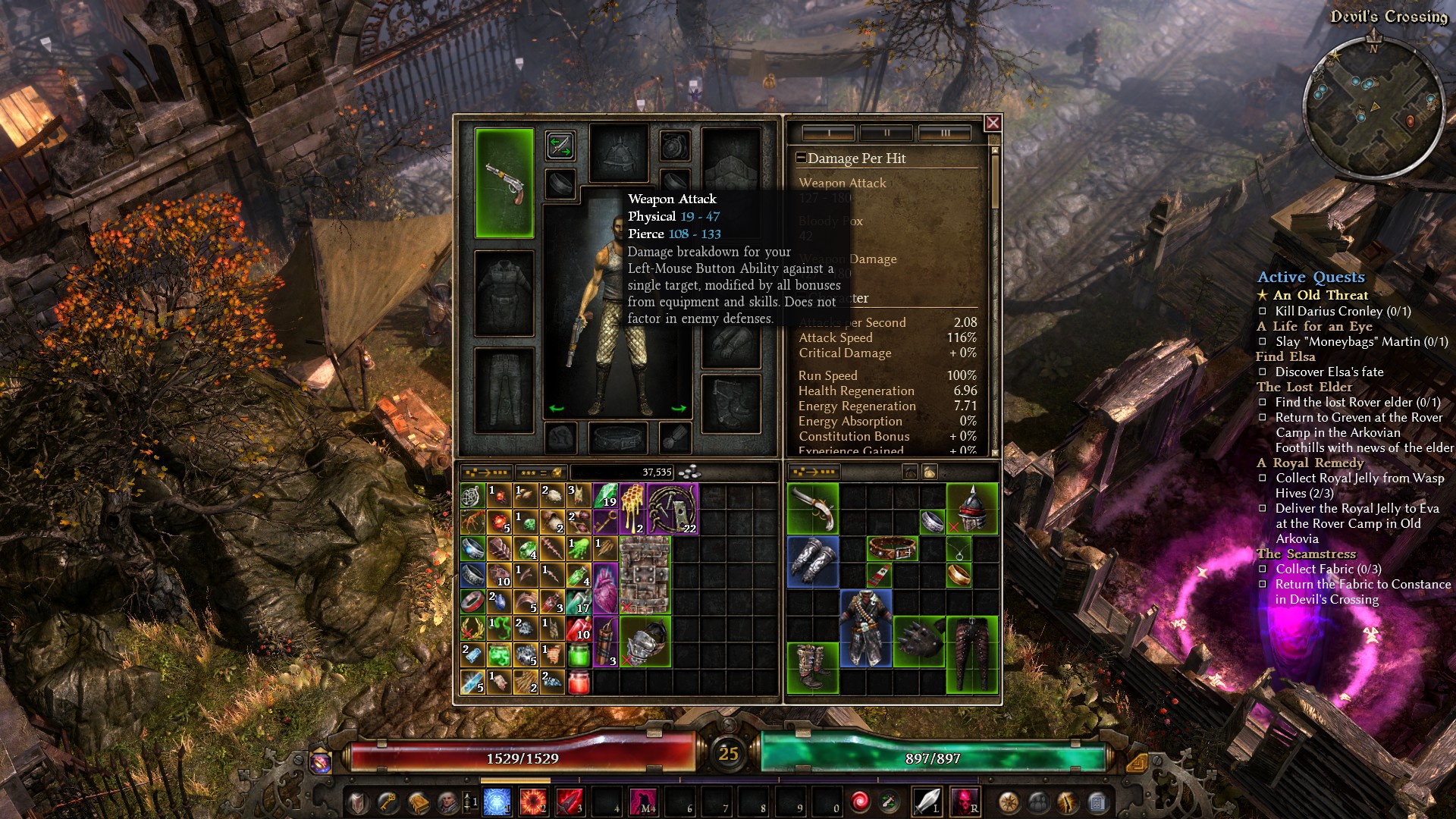Open the character portrait icon near the hotbar
This screenshot has width=1456, height=819.
(x=447, y=802)
